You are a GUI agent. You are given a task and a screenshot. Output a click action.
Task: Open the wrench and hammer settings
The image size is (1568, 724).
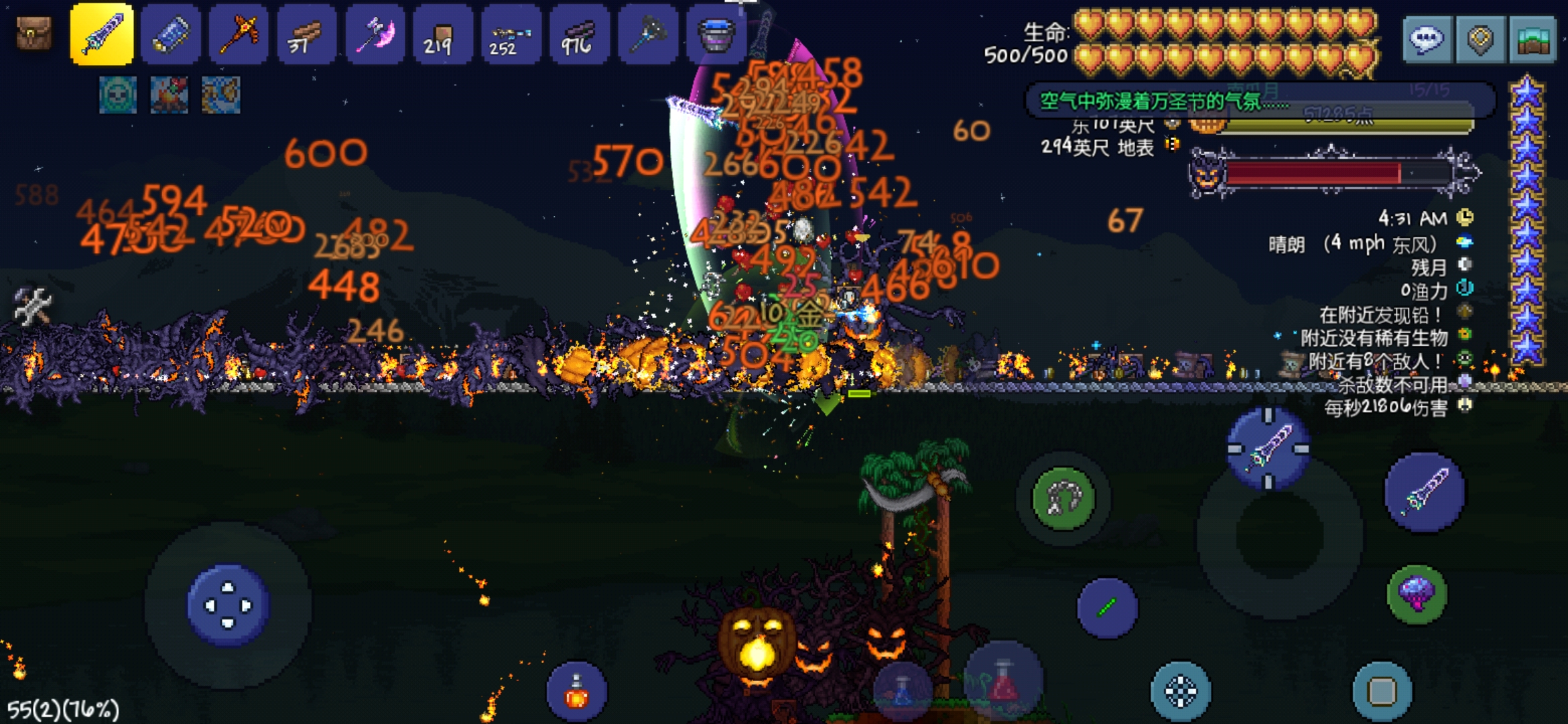32,306
